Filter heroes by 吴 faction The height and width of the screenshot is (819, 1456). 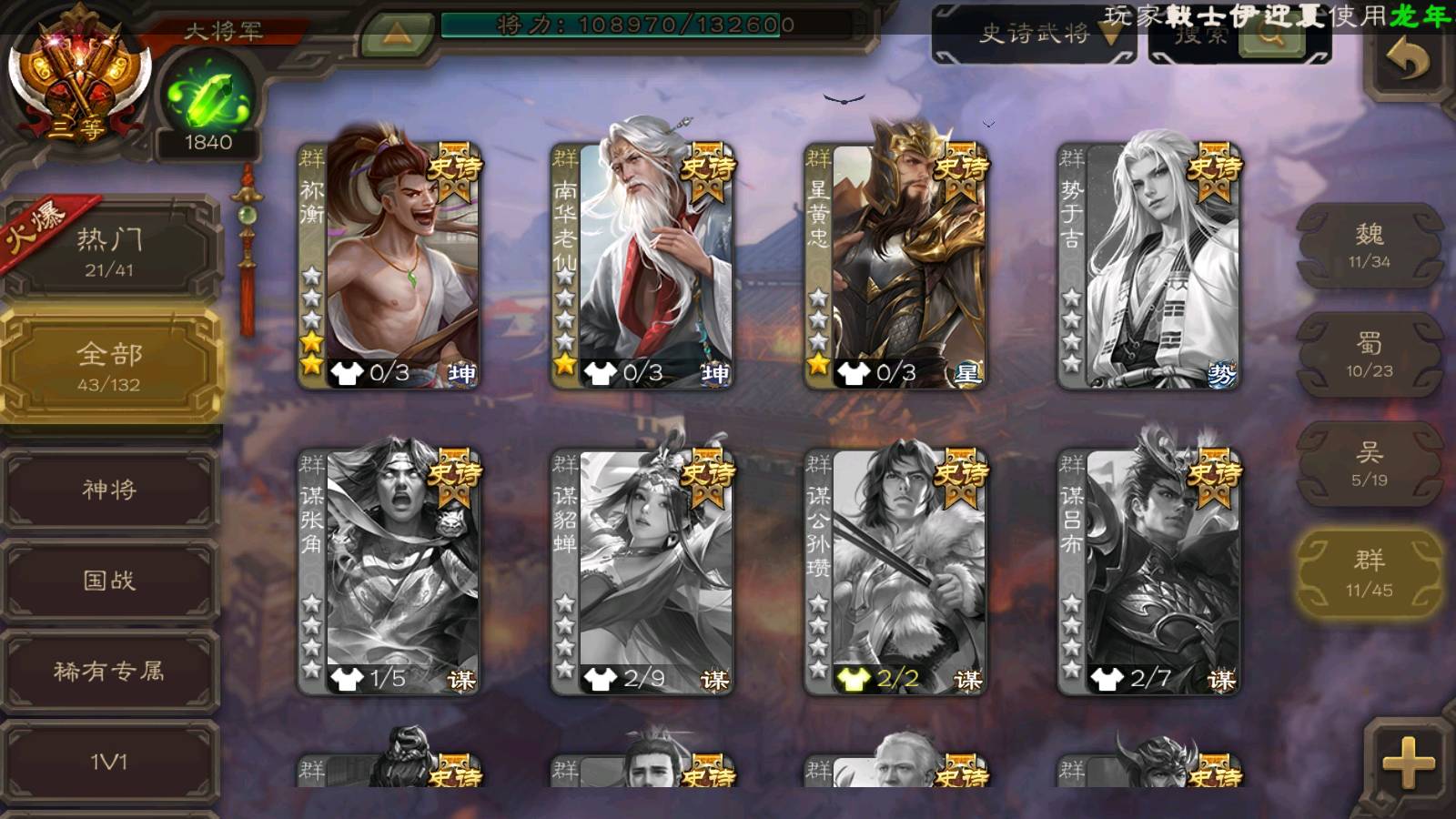(1369, 464)
